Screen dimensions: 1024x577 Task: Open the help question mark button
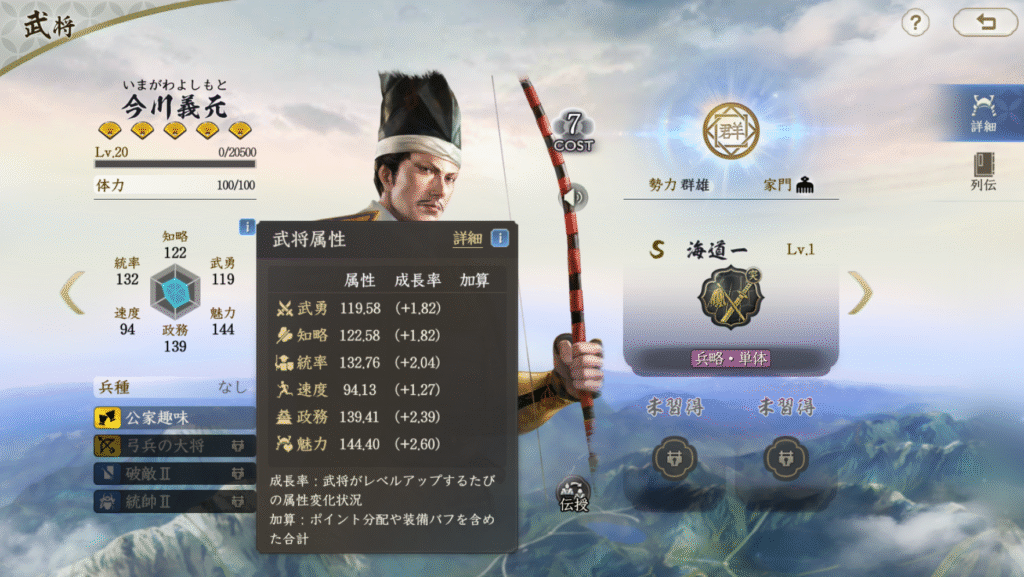916,23
